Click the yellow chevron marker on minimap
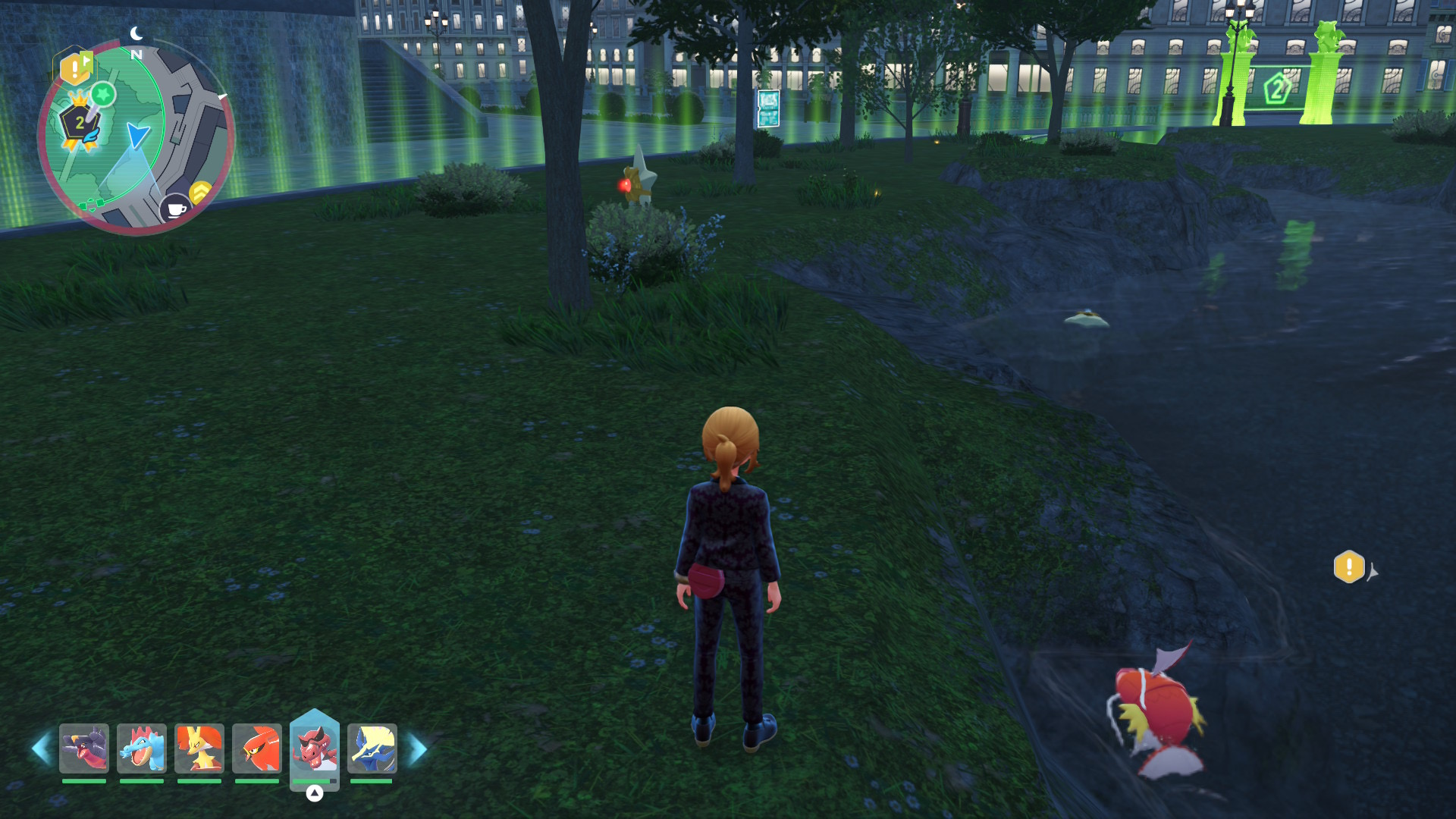1456x819 pixels. 200,193
